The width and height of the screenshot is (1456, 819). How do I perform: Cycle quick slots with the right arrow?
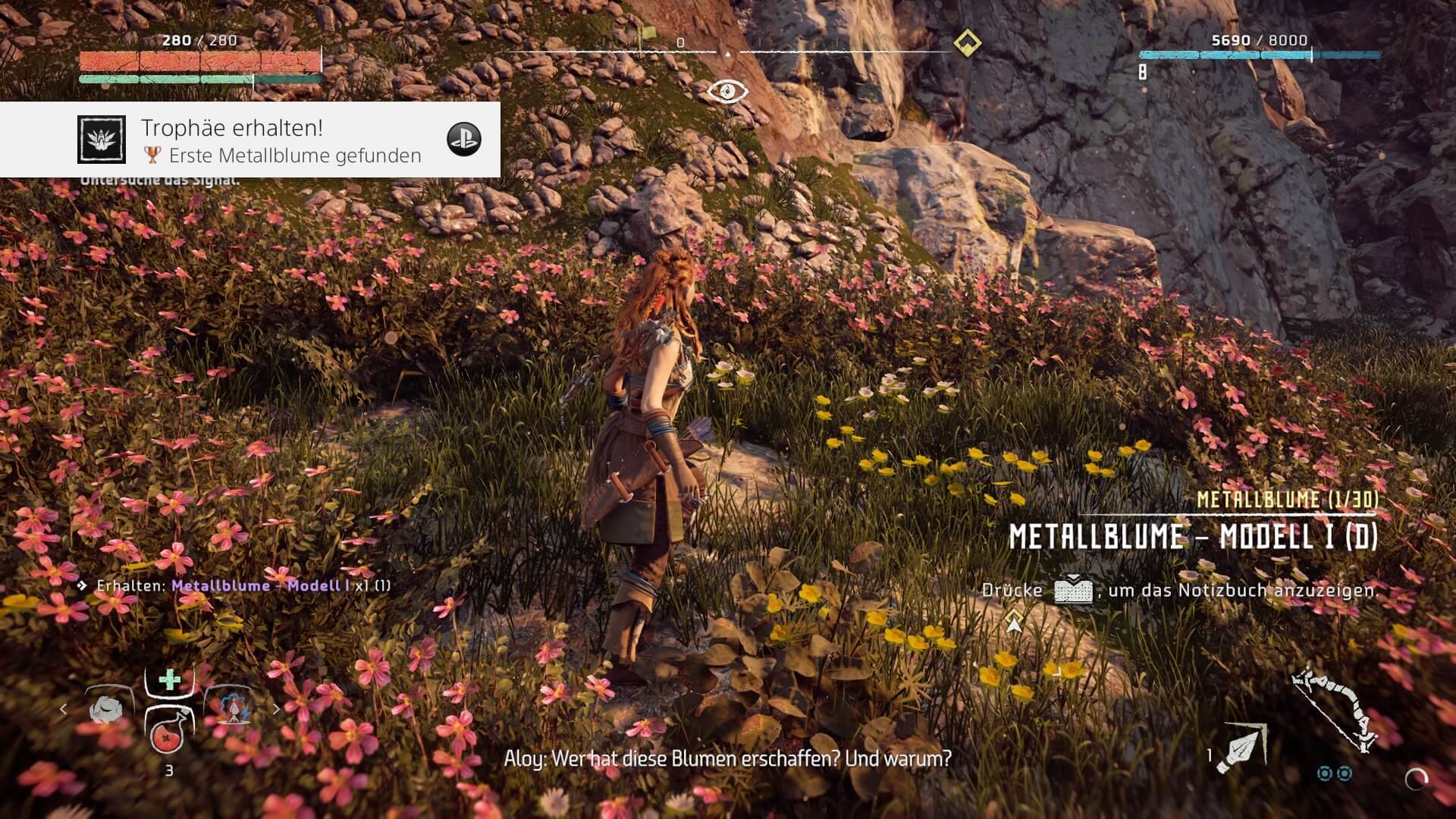pyautogui.click(x=276, y=710)
